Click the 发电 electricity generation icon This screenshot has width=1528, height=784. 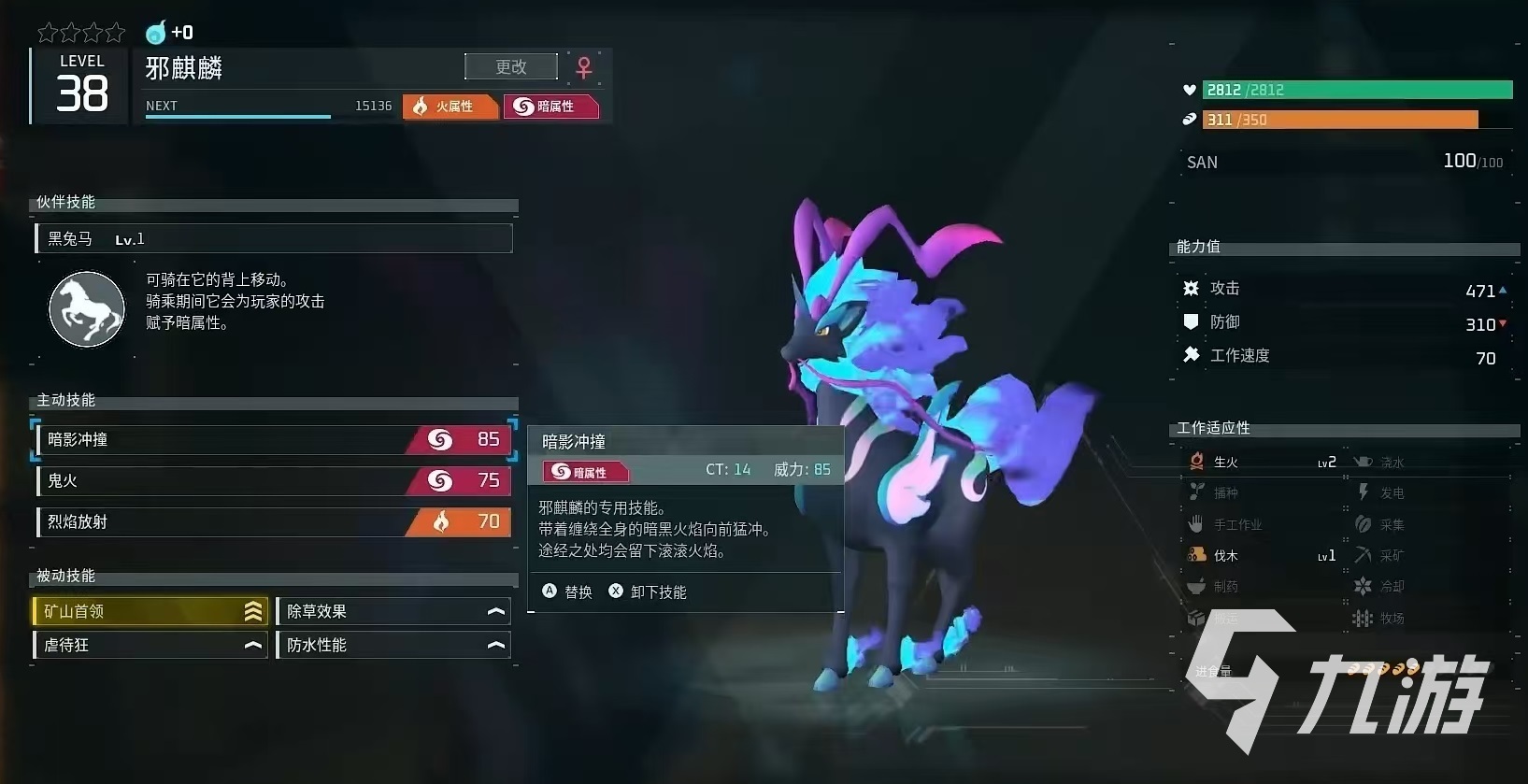1364,492
